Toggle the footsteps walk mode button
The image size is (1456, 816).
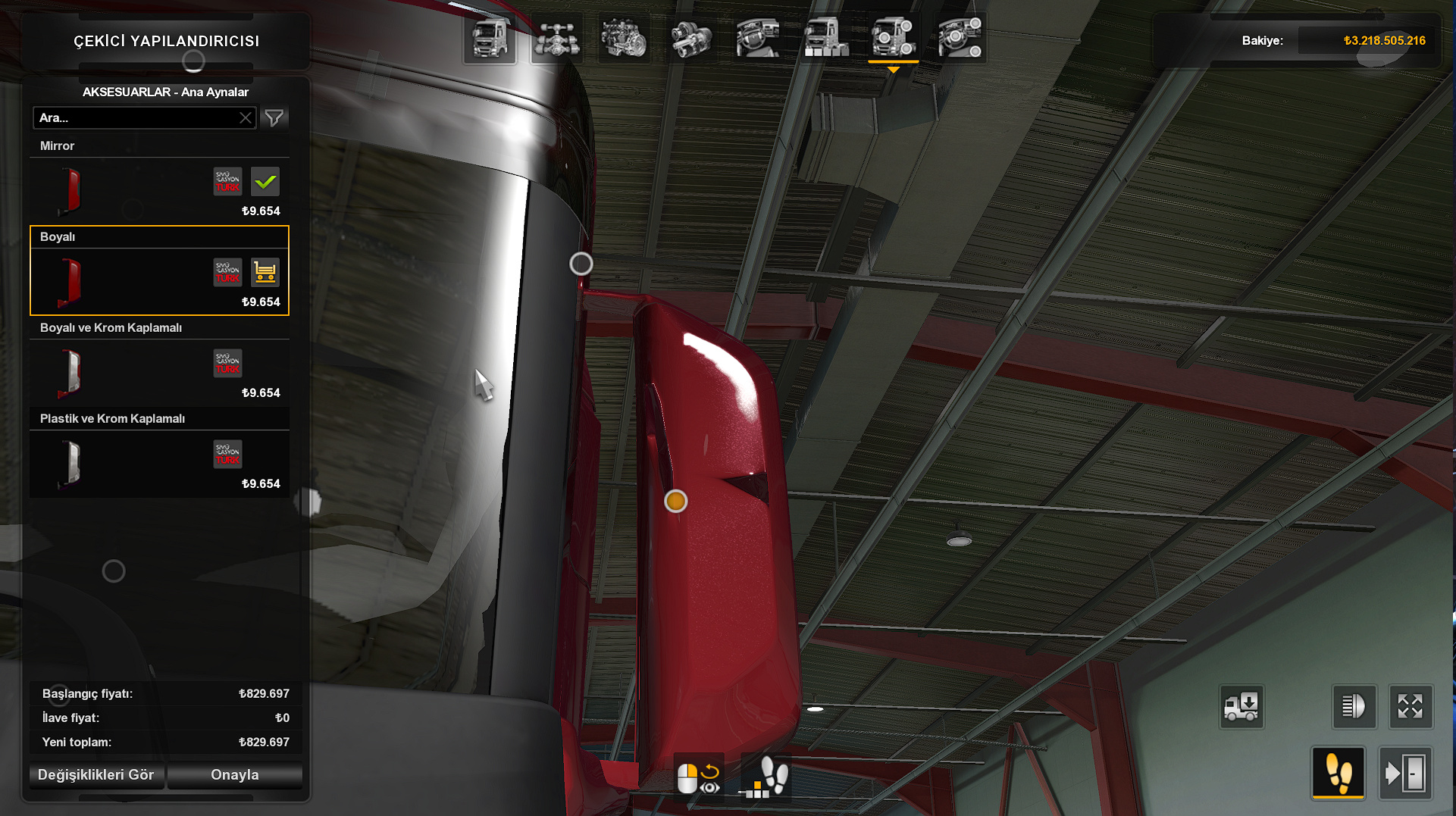pyautogui.click(x=1338, y=774)
